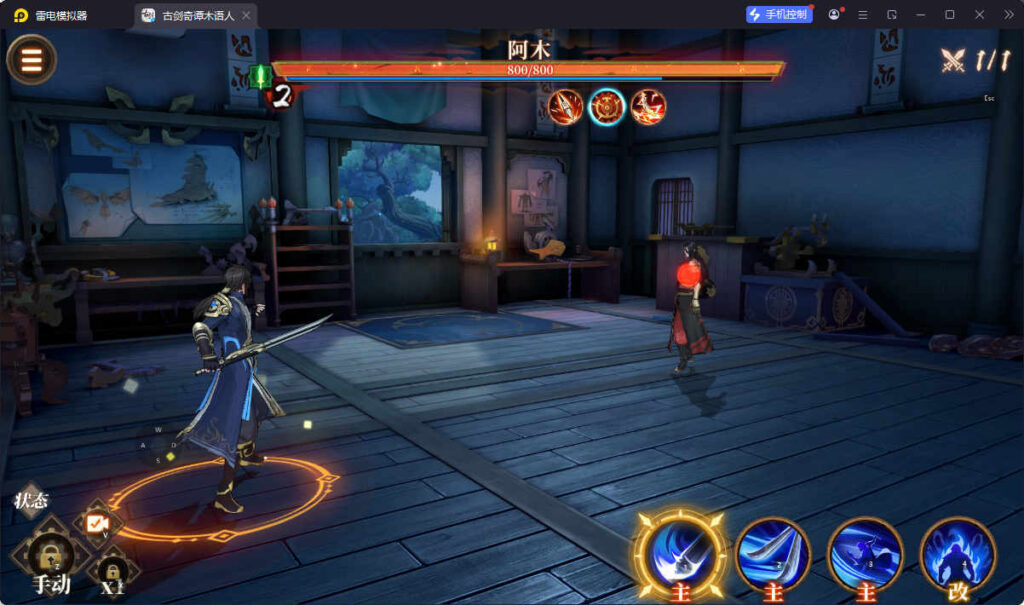Change the X1 battle speed
The image size is (1024, 605).
click(112, 576)
